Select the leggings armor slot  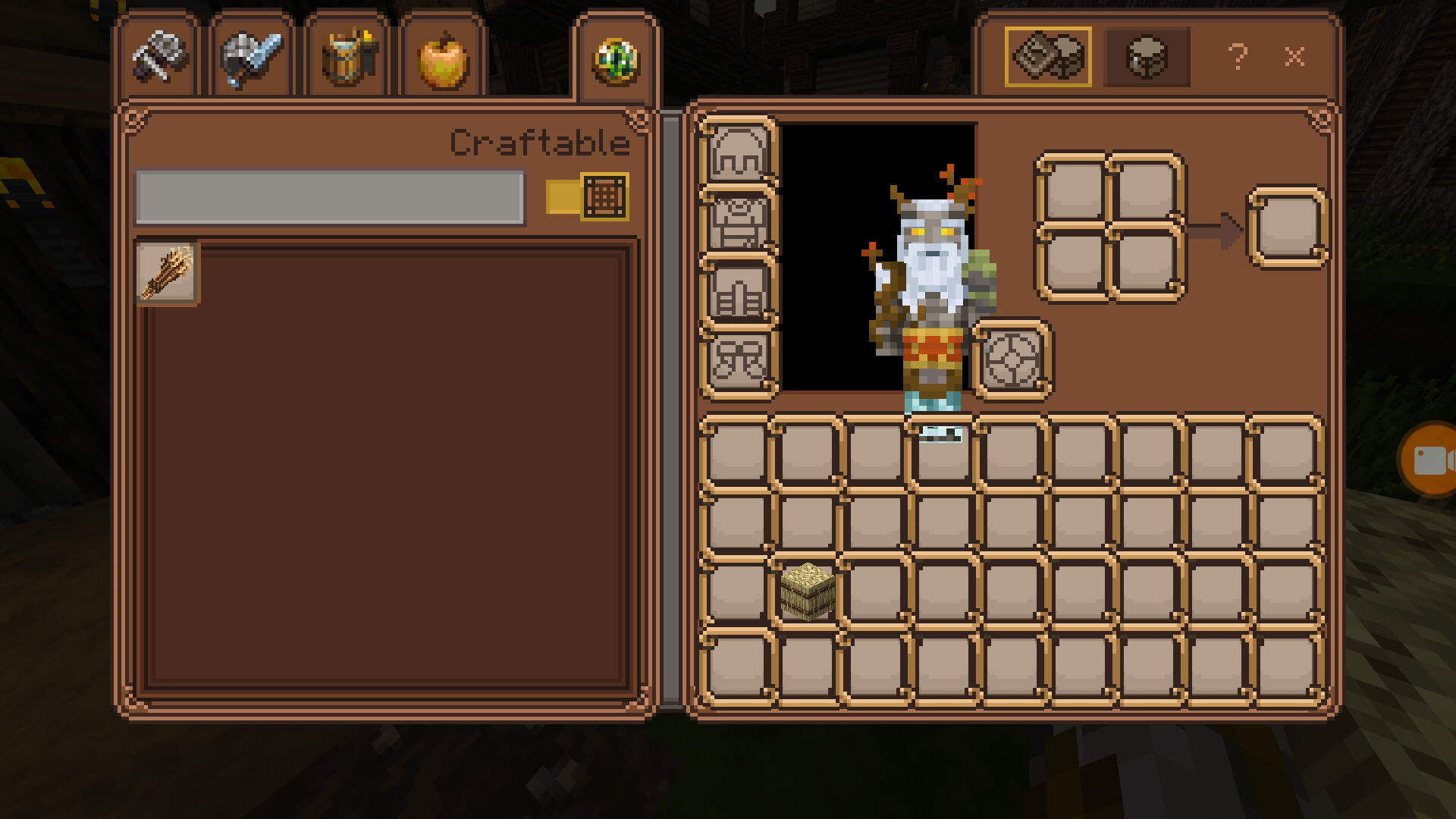tap(738, 292)
